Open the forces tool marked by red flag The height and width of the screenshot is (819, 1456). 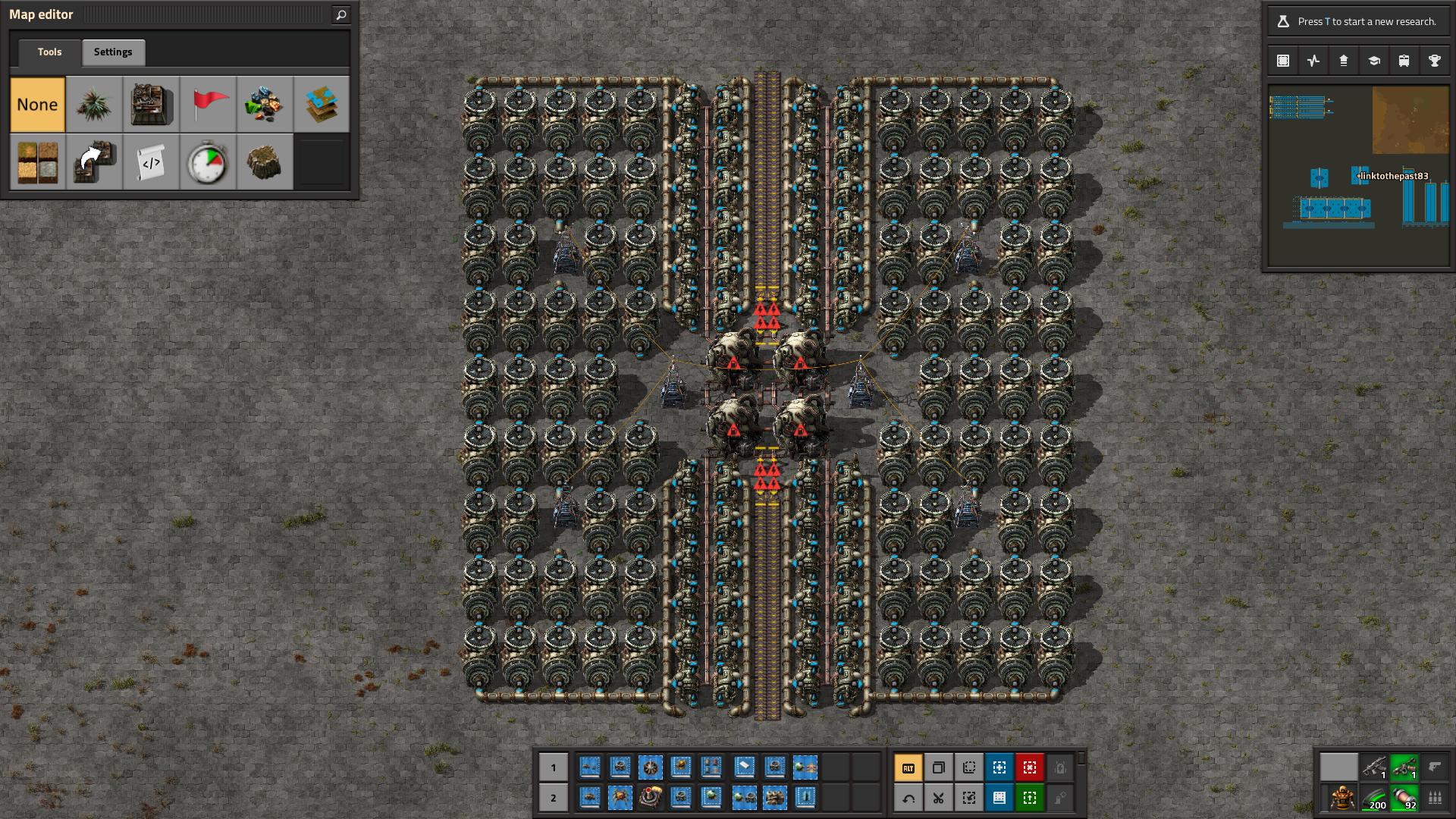click(209, 104)
